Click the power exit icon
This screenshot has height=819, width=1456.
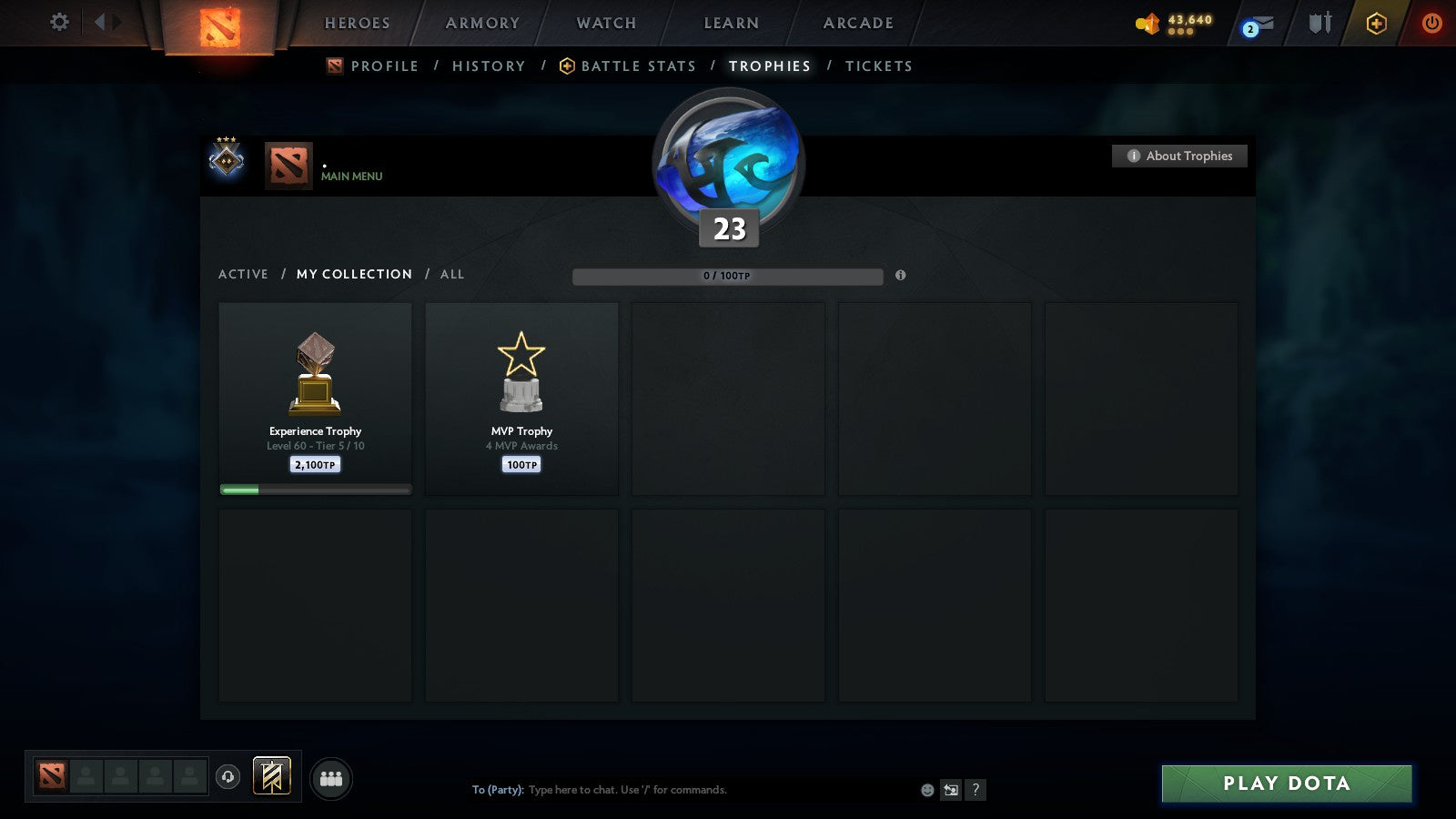[1431, 24]
